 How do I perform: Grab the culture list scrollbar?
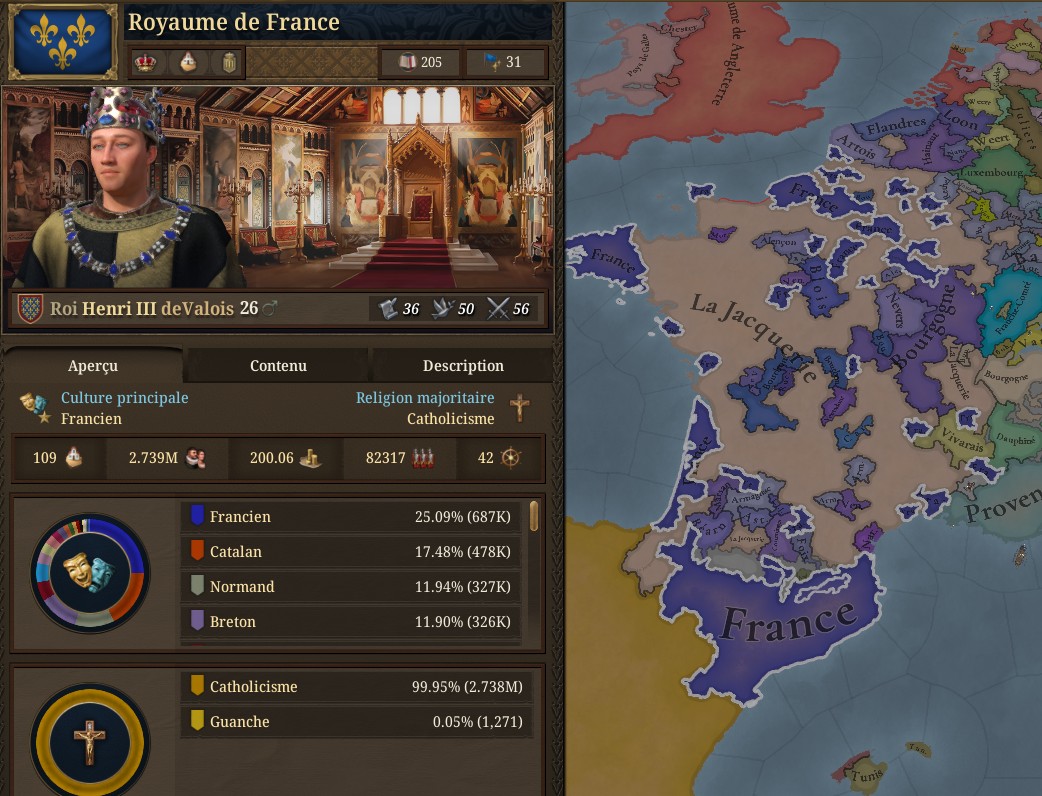534,517
